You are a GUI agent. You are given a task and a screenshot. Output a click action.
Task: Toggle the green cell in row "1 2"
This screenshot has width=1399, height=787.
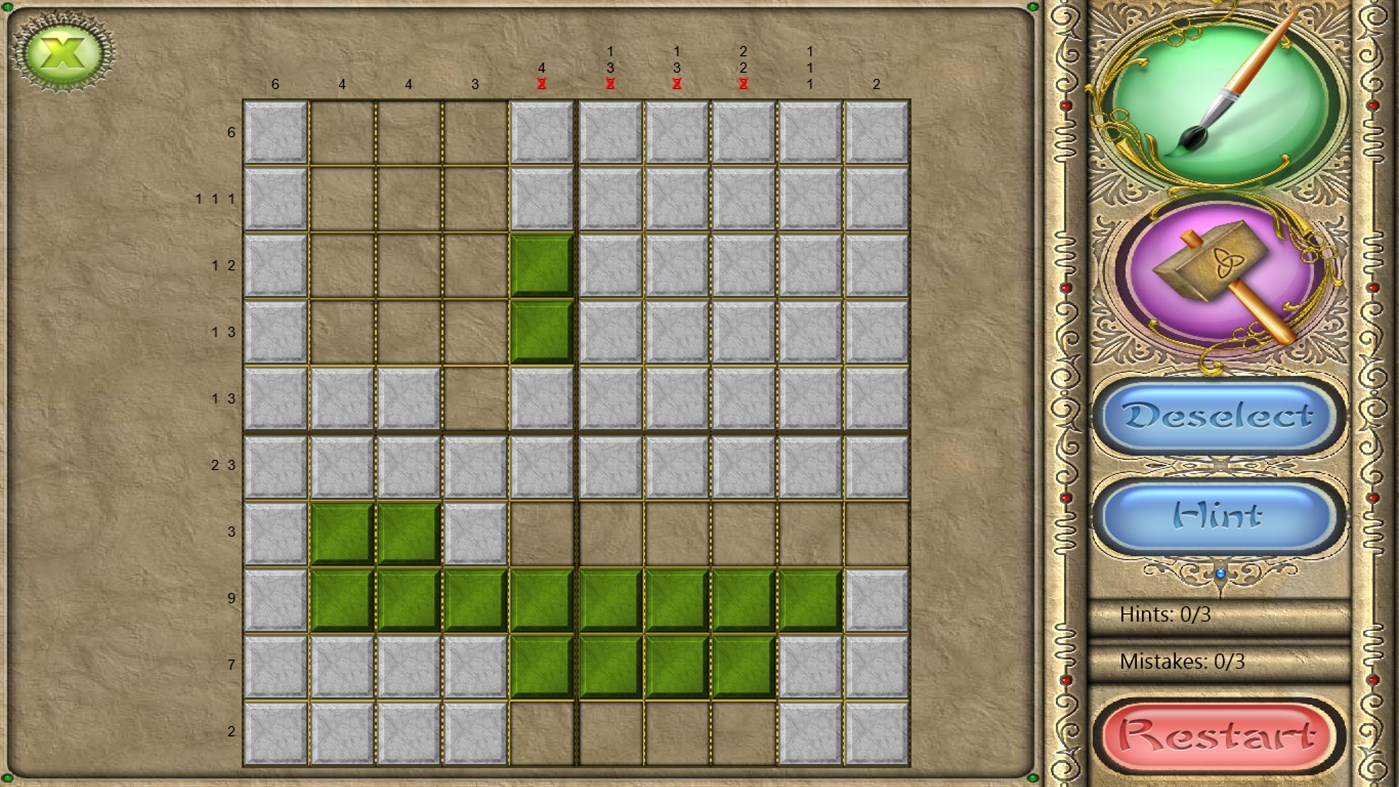(542, 265)
